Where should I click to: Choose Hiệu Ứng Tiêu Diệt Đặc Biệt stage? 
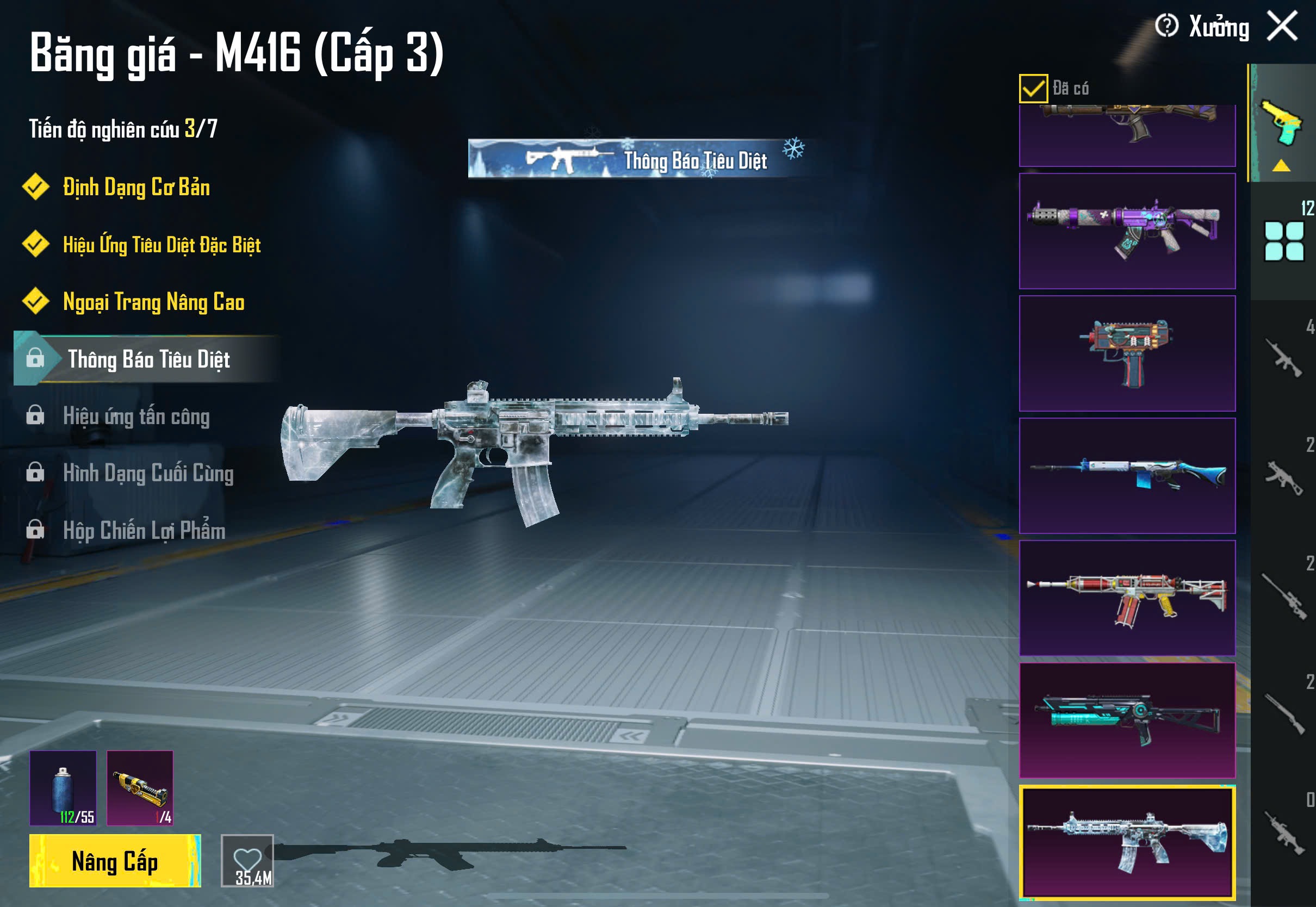click(x=162, y=245)
